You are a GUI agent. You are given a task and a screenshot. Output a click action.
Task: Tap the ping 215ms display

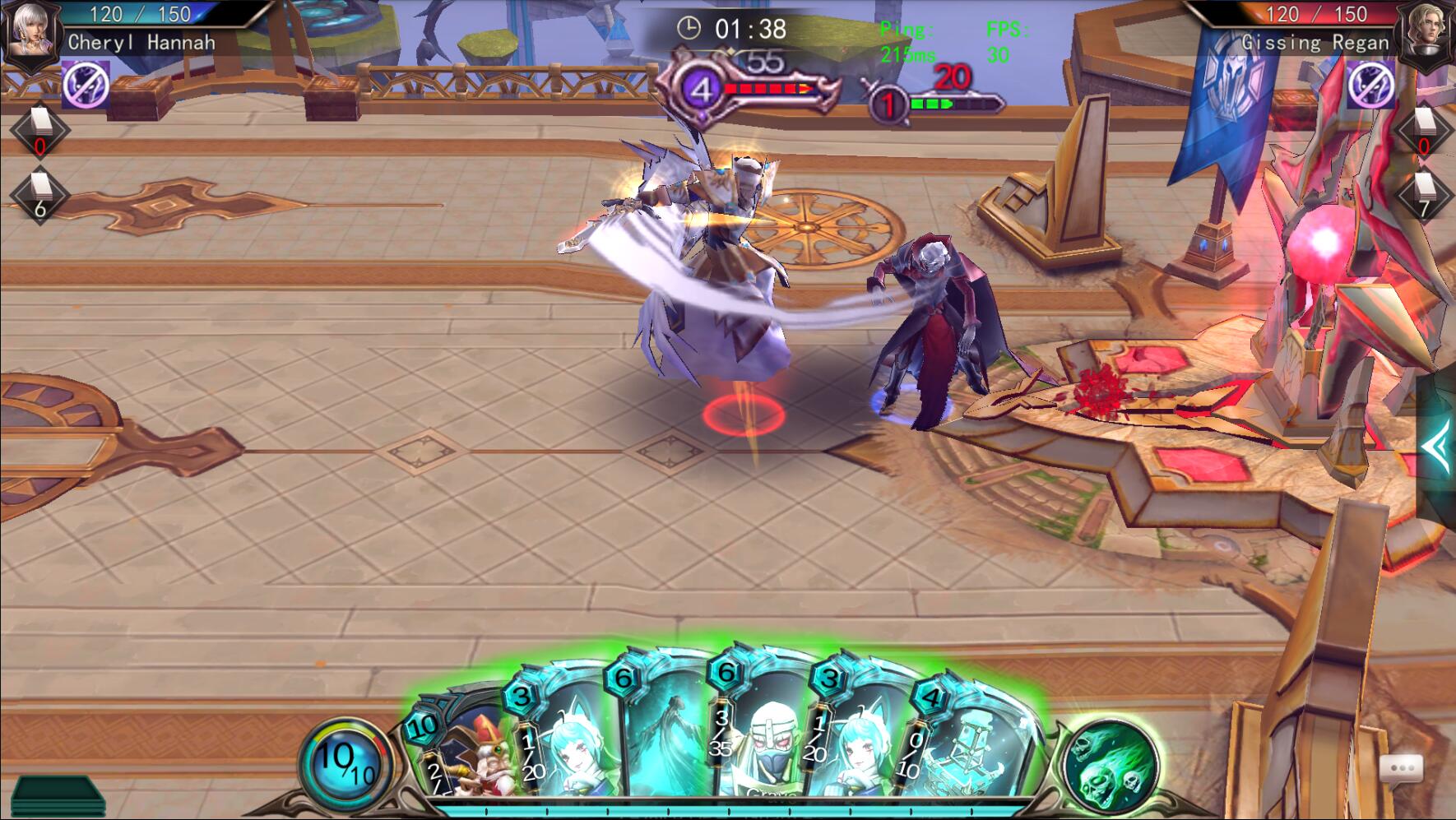click(910, 55)
